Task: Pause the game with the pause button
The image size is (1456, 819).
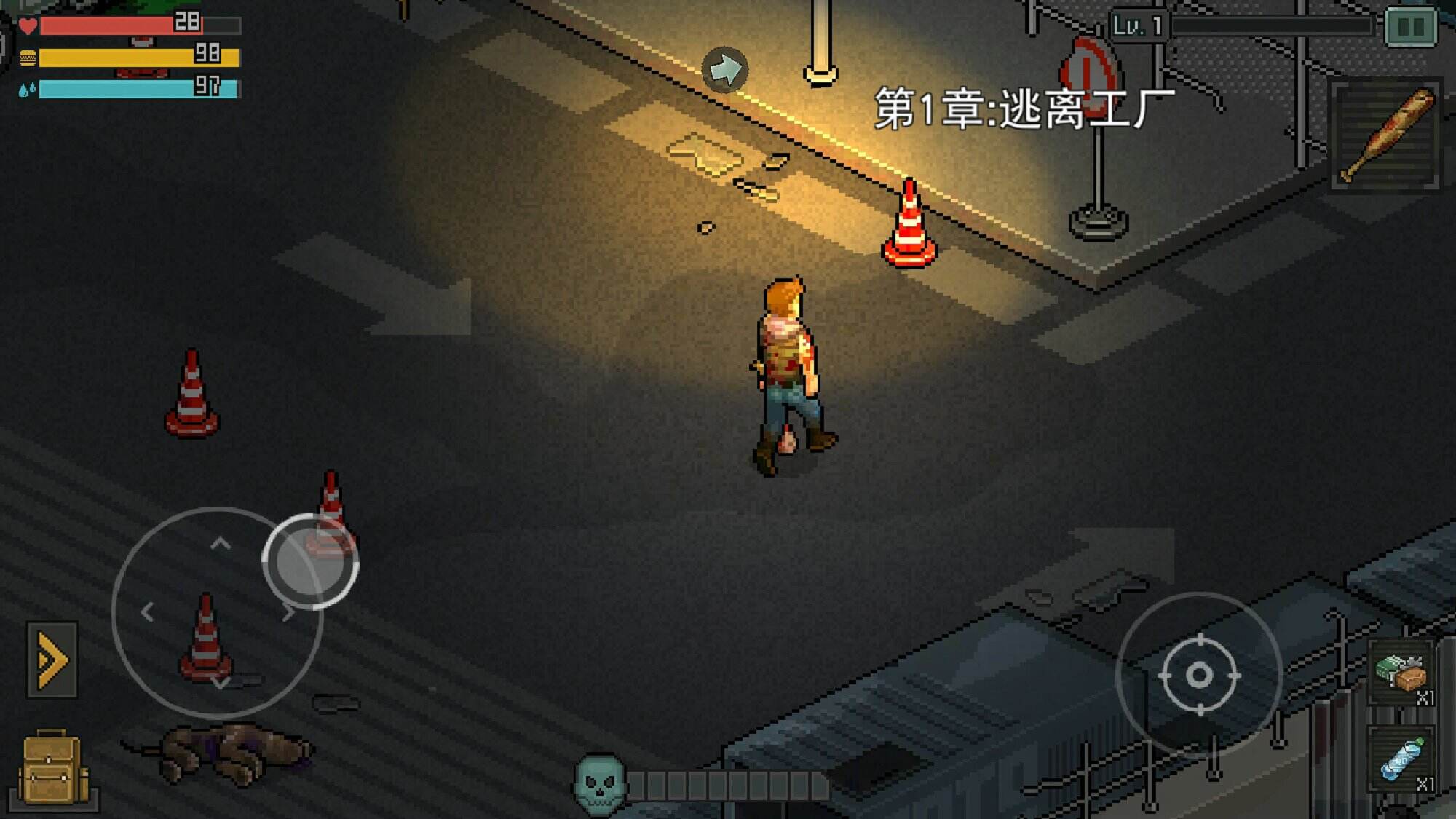Action: coord(1410,27)
